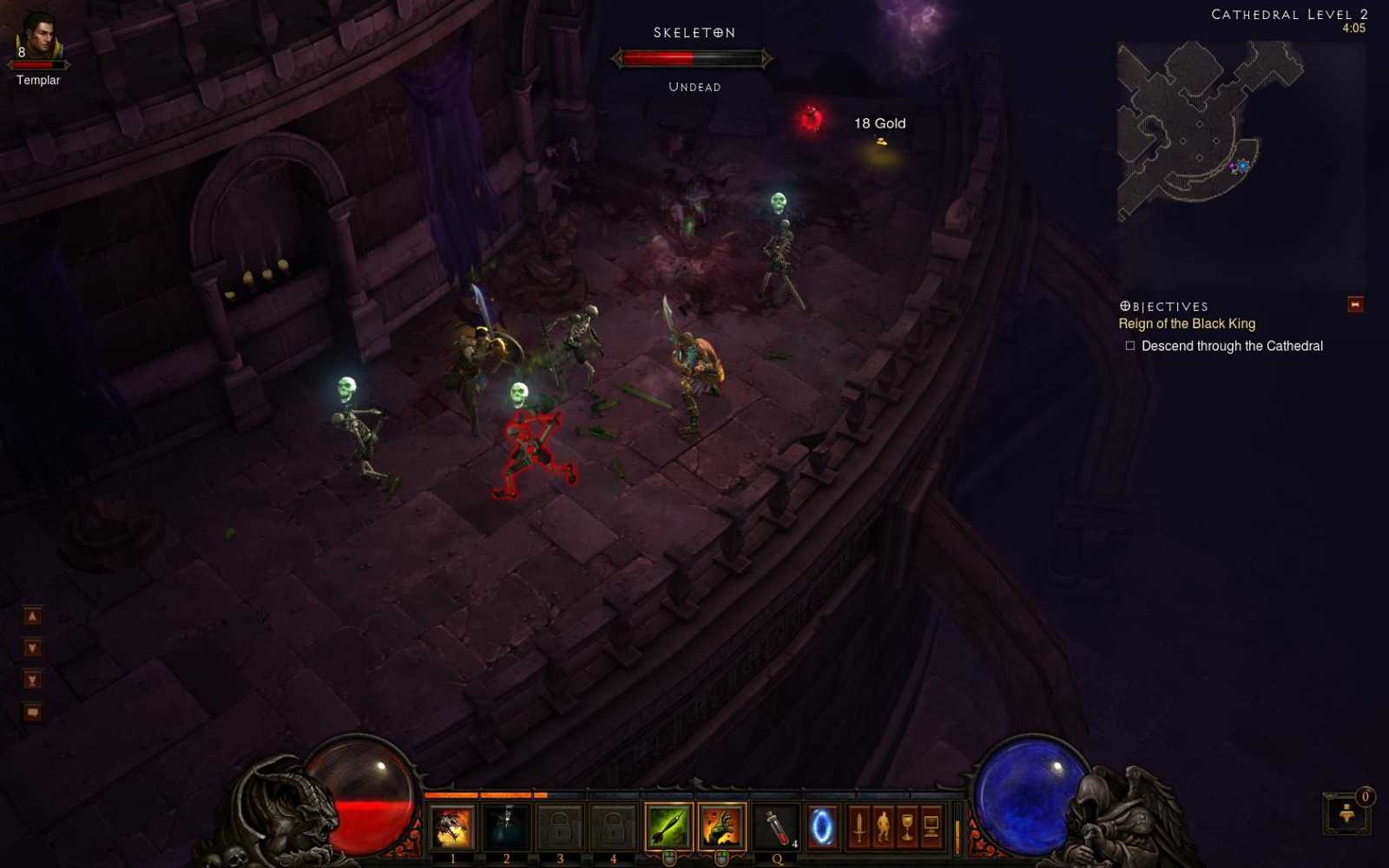Use the dark figure skill in slot 2

pyautogui.click(x=506, y=827)
